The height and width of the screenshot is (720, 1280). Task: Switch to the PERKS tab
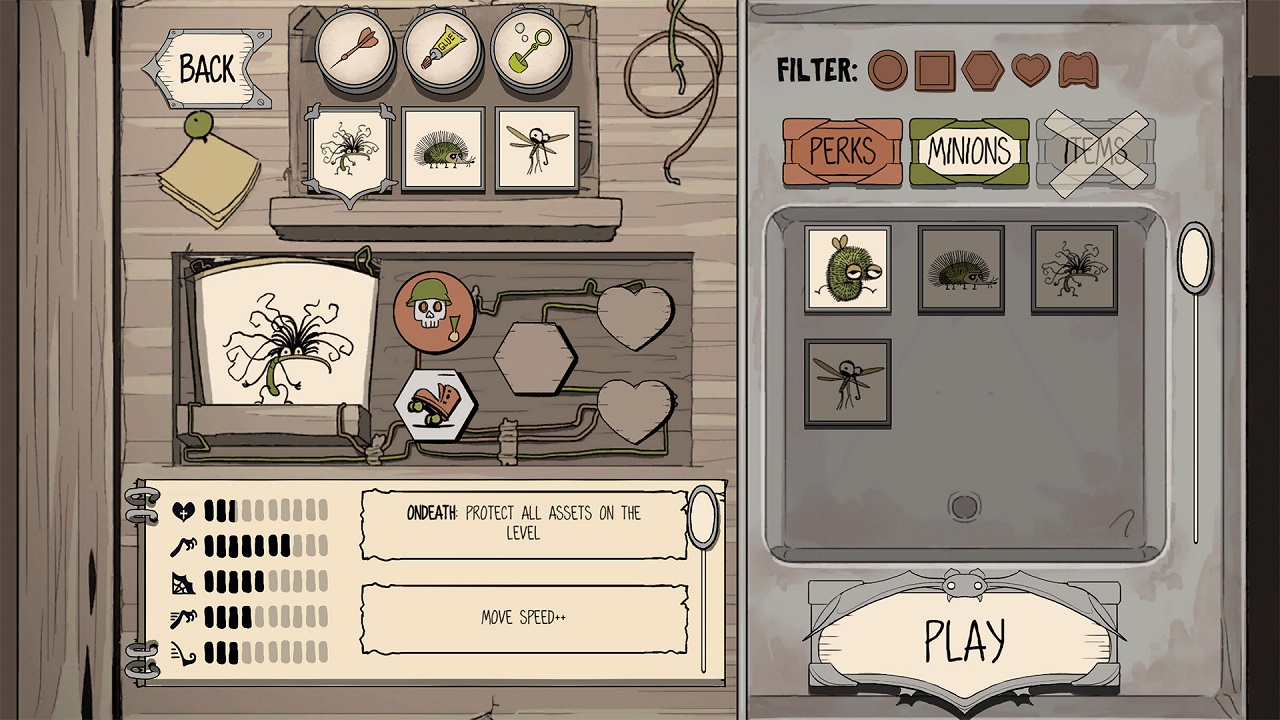pyautogui.click(x=843, y=152)
